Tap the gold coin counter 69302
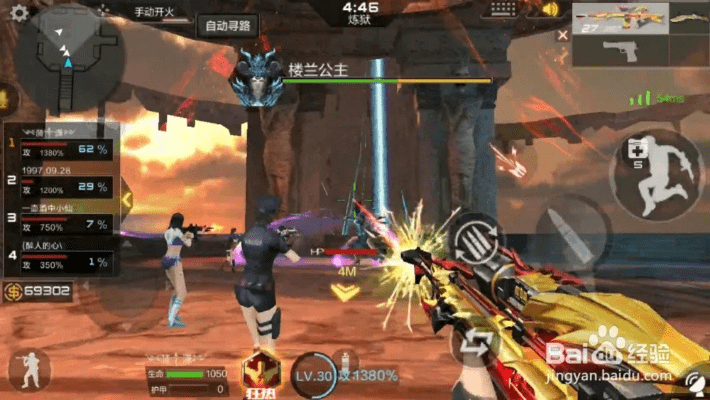This screenshot has width=710, height=400. point(38,292)
